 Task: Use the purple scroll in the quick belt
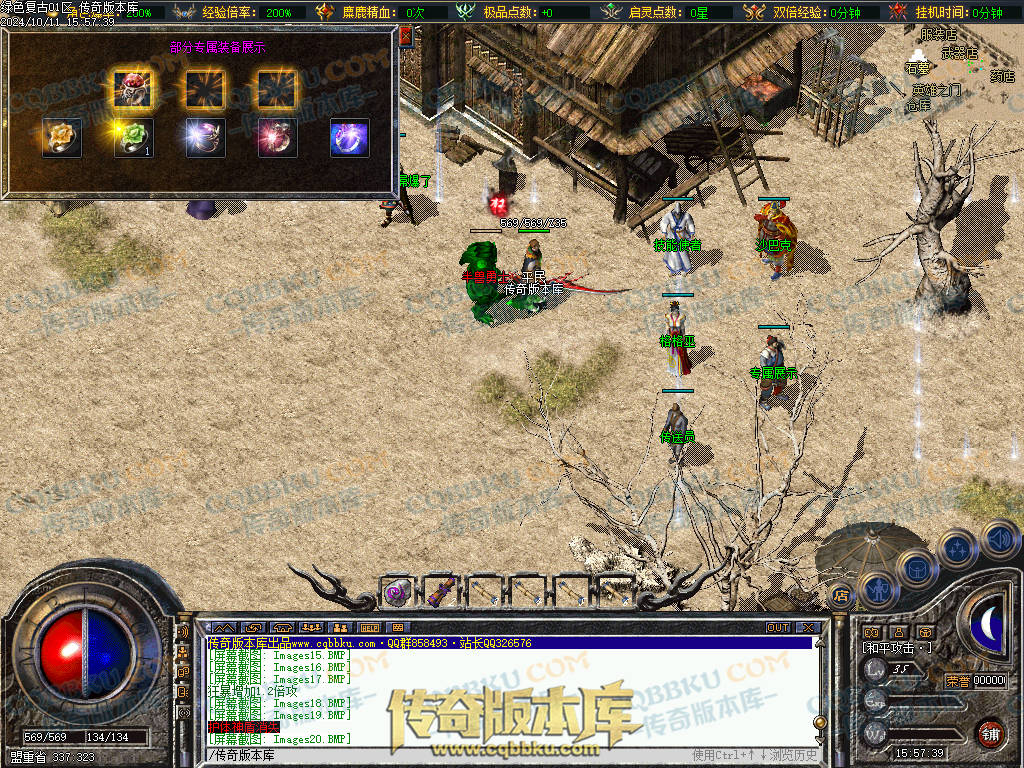tap(438, 593)
